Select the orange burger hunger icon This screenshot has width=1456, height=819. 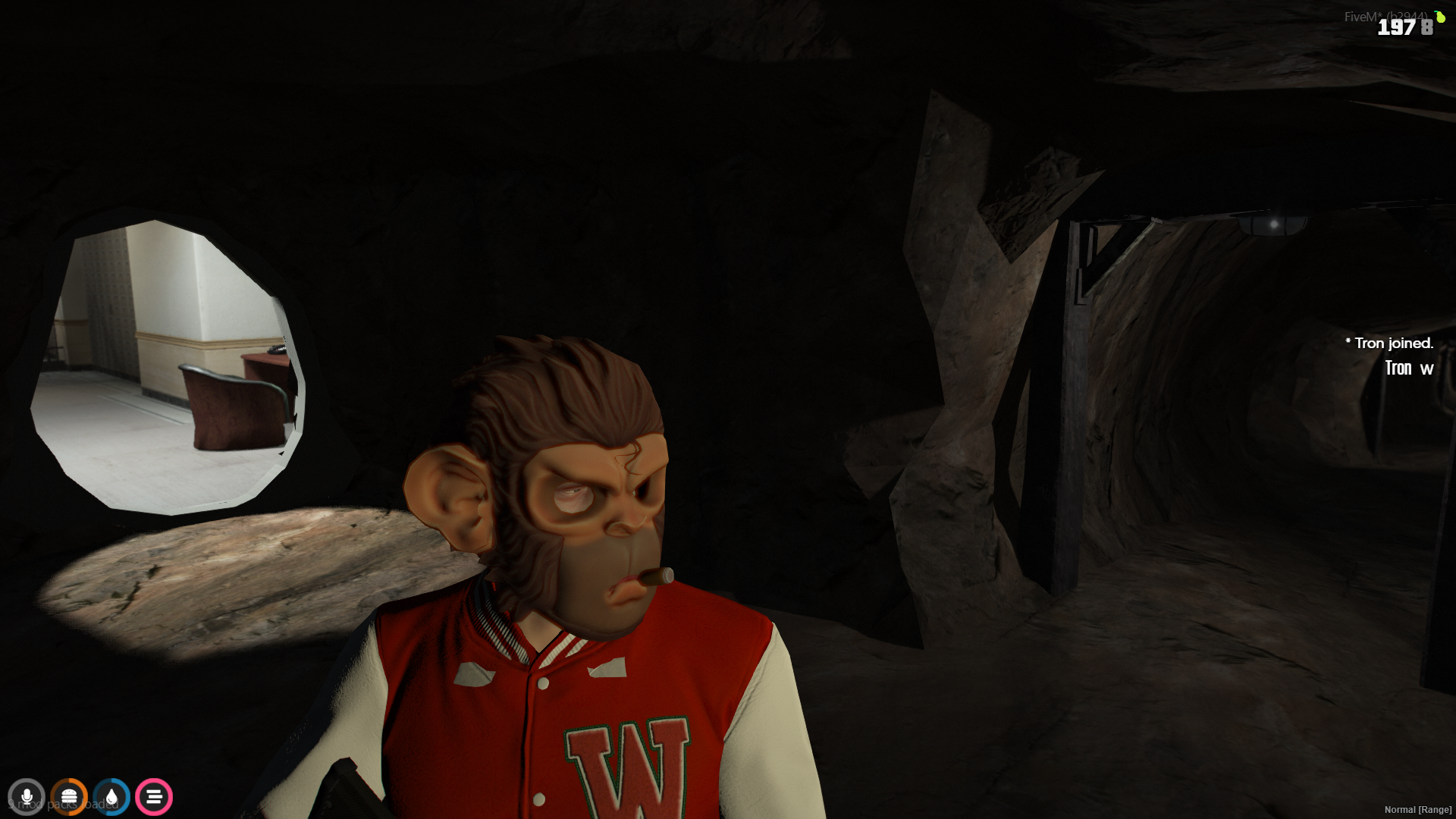69,797
